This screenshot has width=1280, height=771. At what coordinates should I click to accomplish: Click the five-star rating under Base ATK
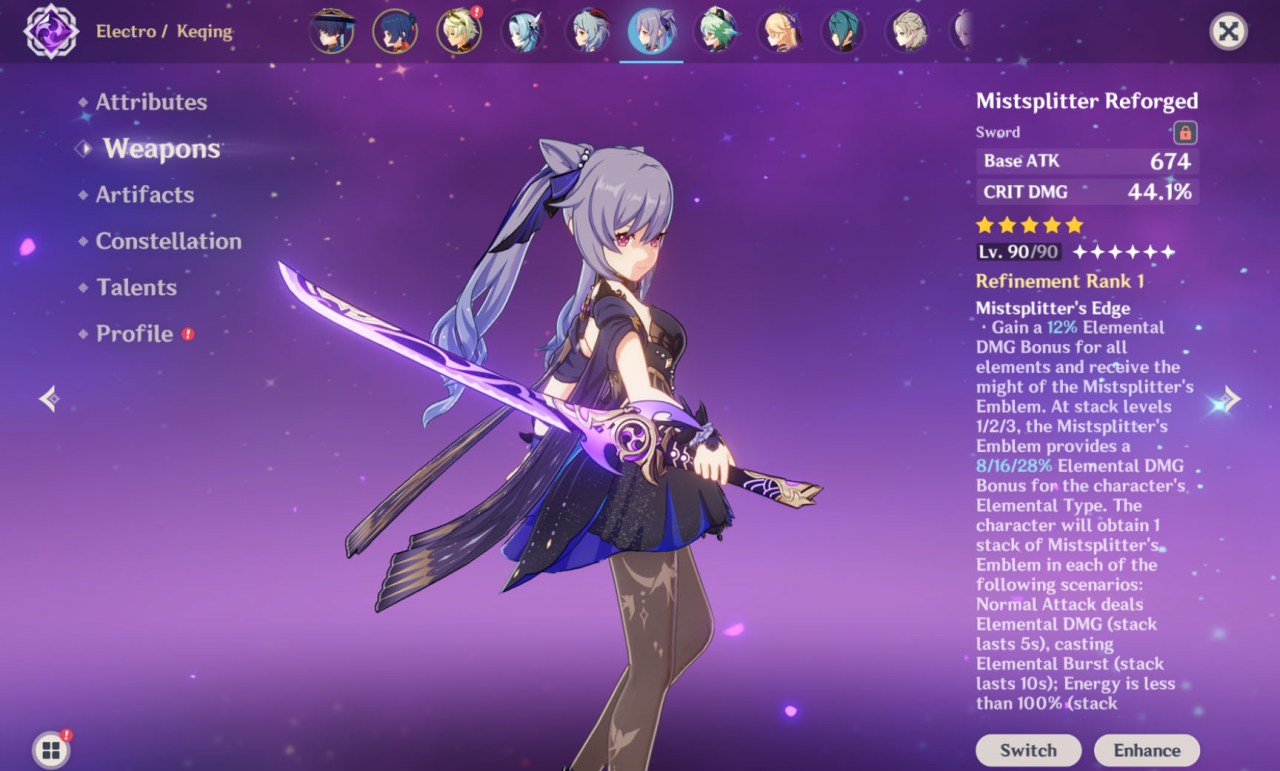click(1026, 226)
